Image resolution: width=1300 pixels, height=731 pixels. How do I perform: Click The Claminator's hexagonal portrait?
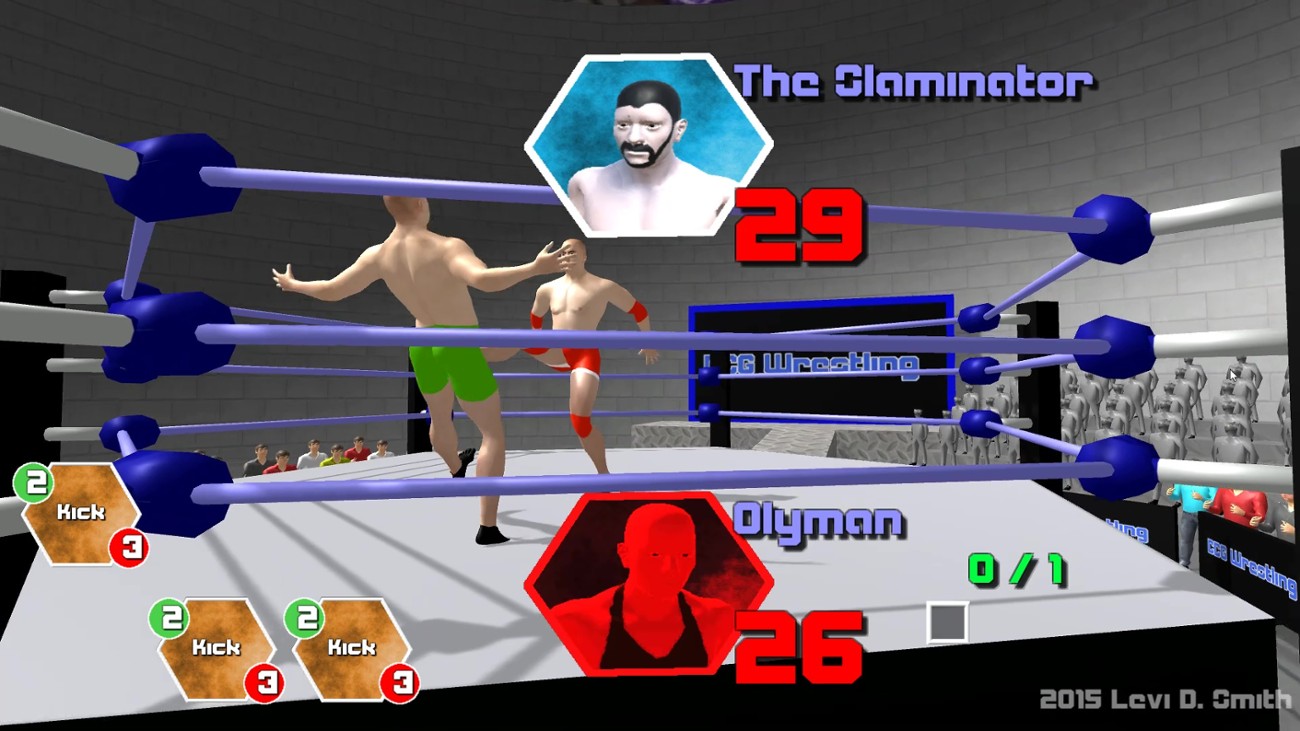tap(646, 145)
